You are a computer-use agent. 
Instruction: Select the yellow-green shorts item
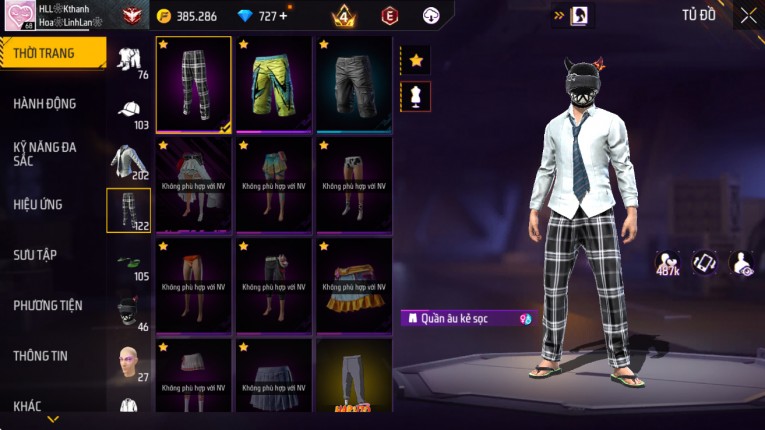pos(273,85)
